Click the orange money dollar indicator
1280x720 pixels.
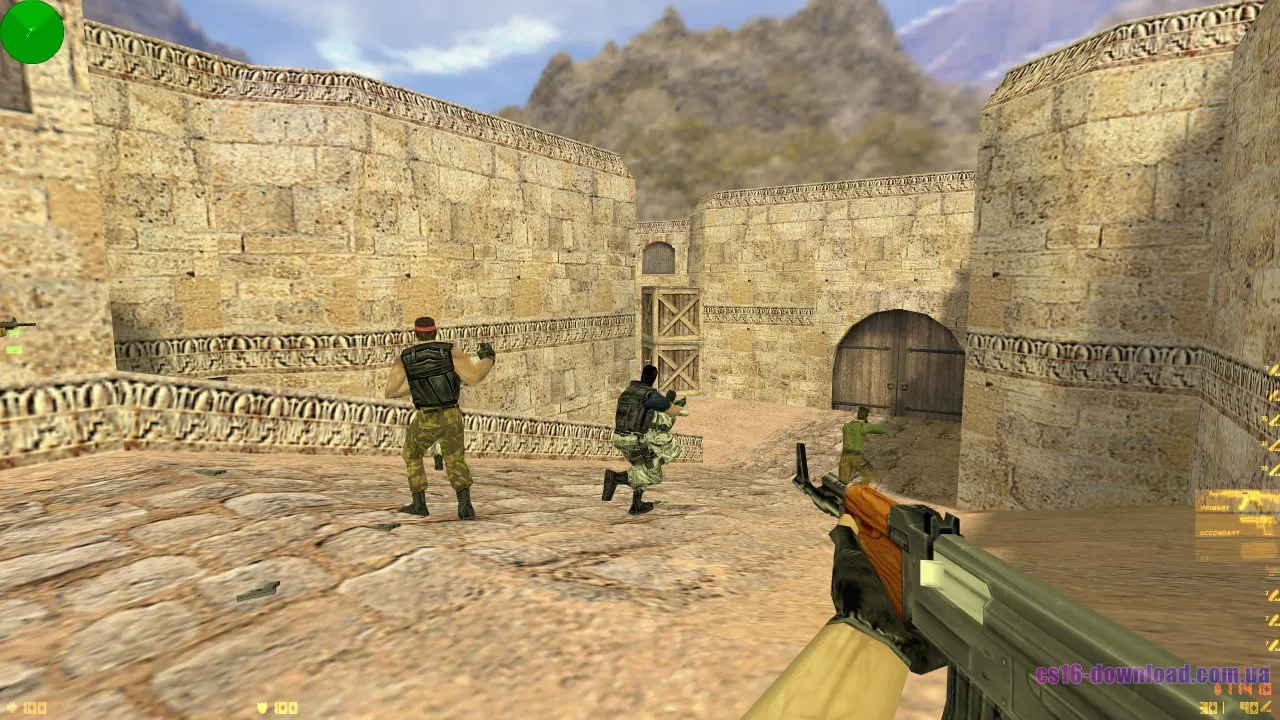pos(1235,690)
